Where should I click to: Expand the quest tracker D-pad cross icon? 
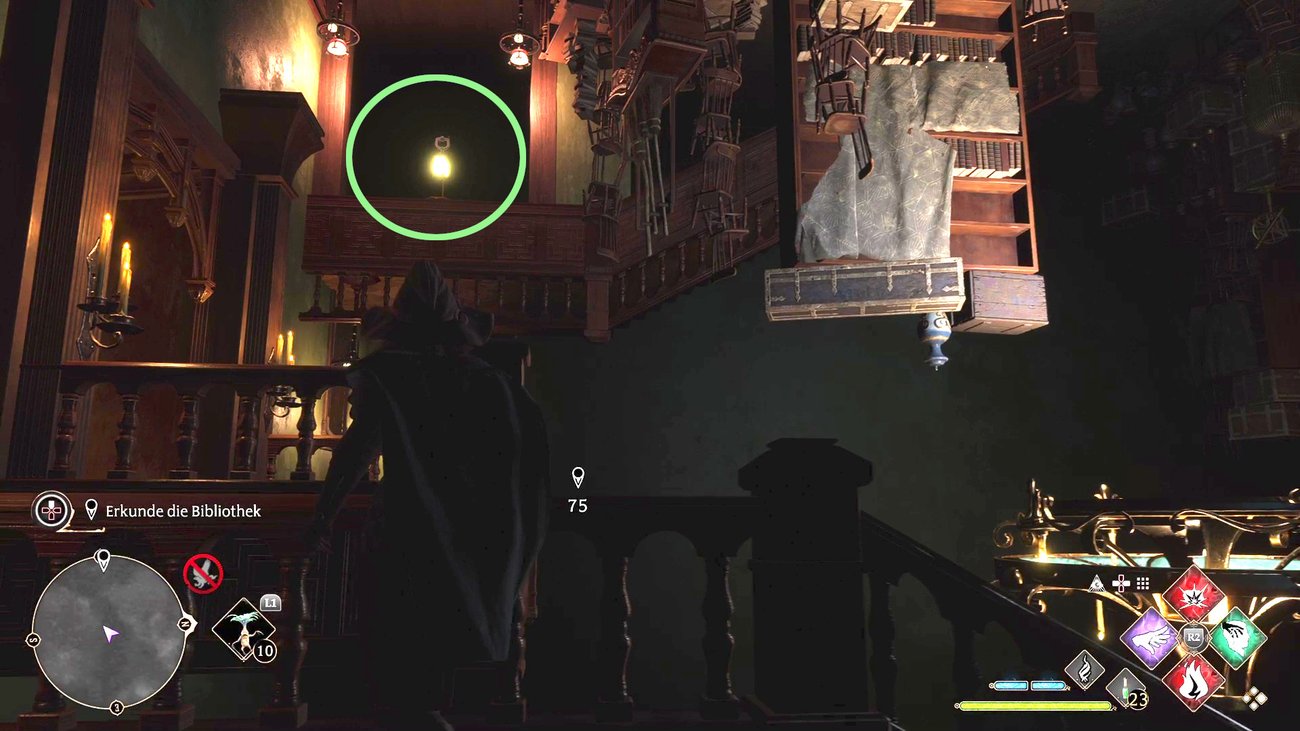click(50, 511)
